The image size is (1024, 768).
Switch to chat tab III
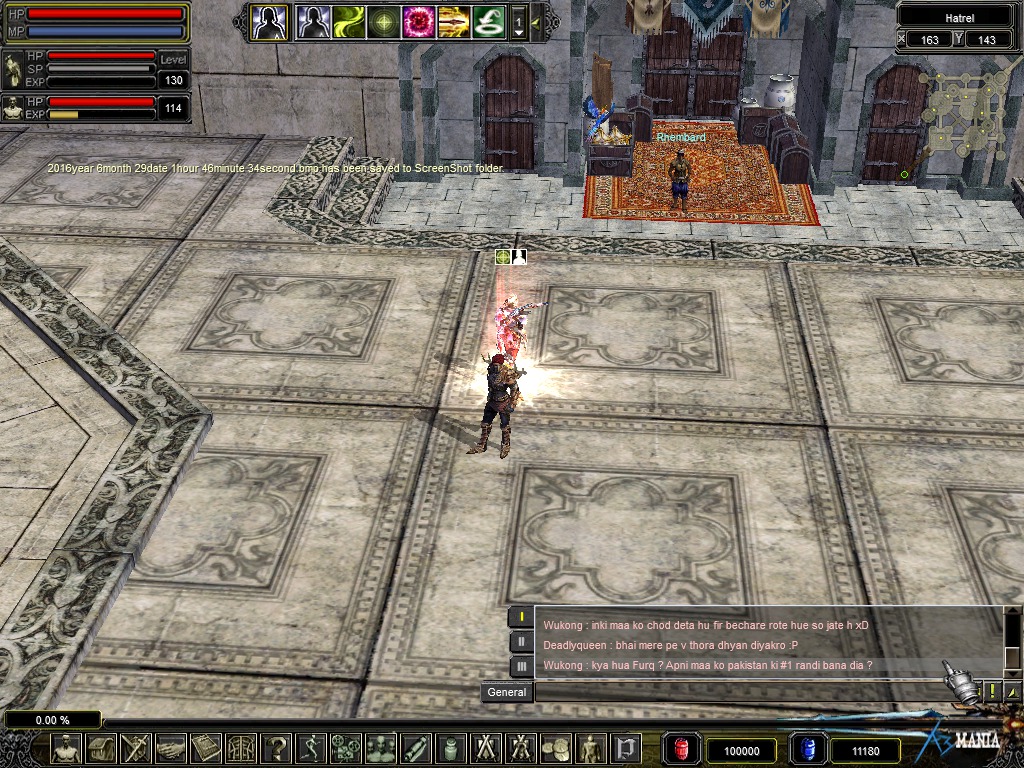521,665
